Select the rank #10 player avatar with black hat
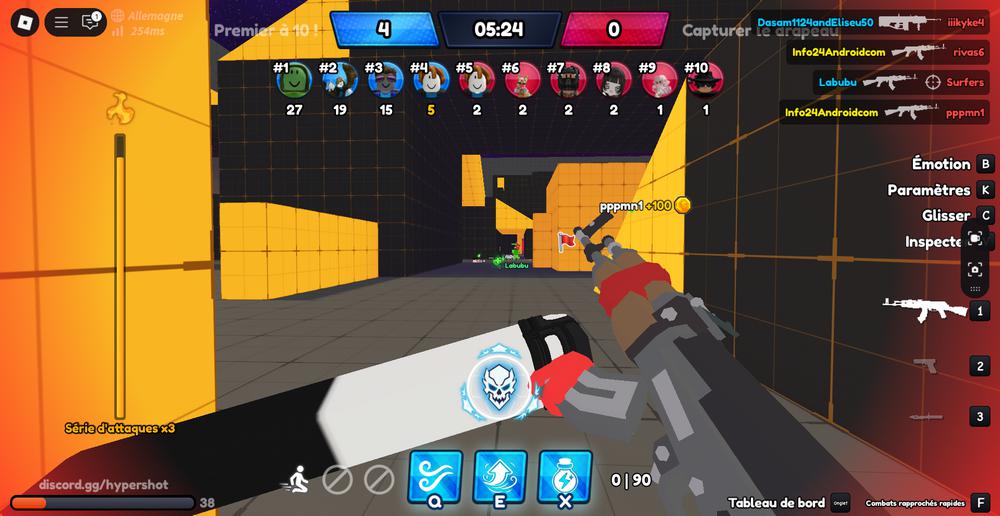This screenshot has width=1000, height=516. coord(706,80)
